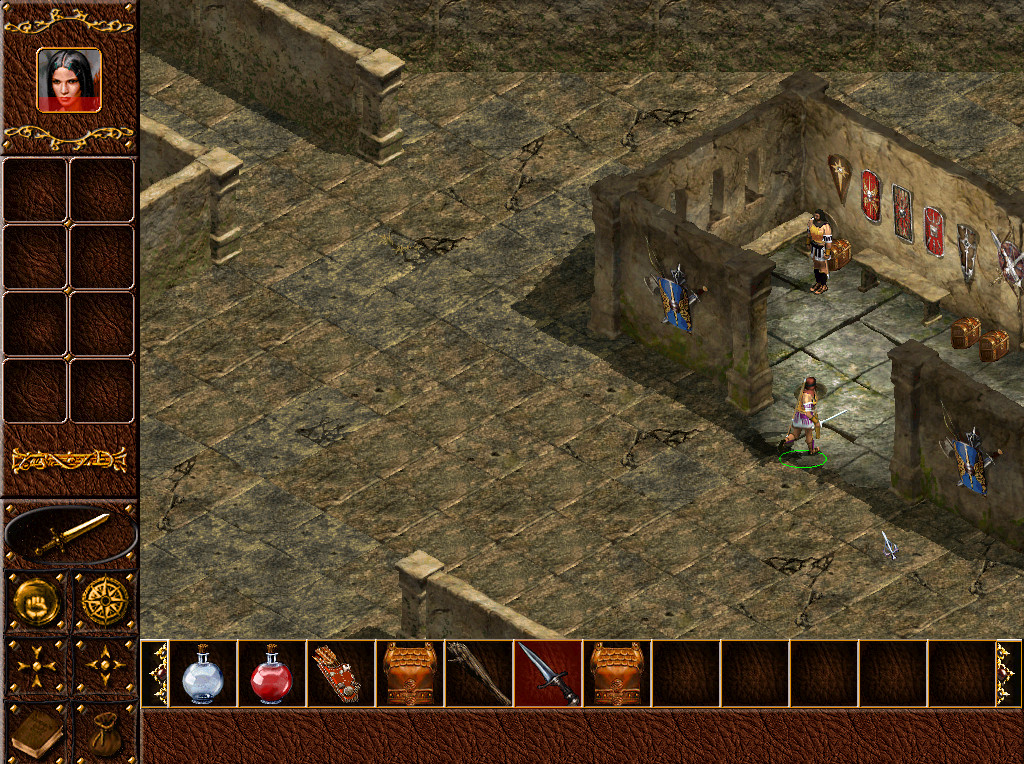This screenshot has height=764, width=1024.
Task: Click the hotbar's left scroll arrow
Action: tap(155, 674)
